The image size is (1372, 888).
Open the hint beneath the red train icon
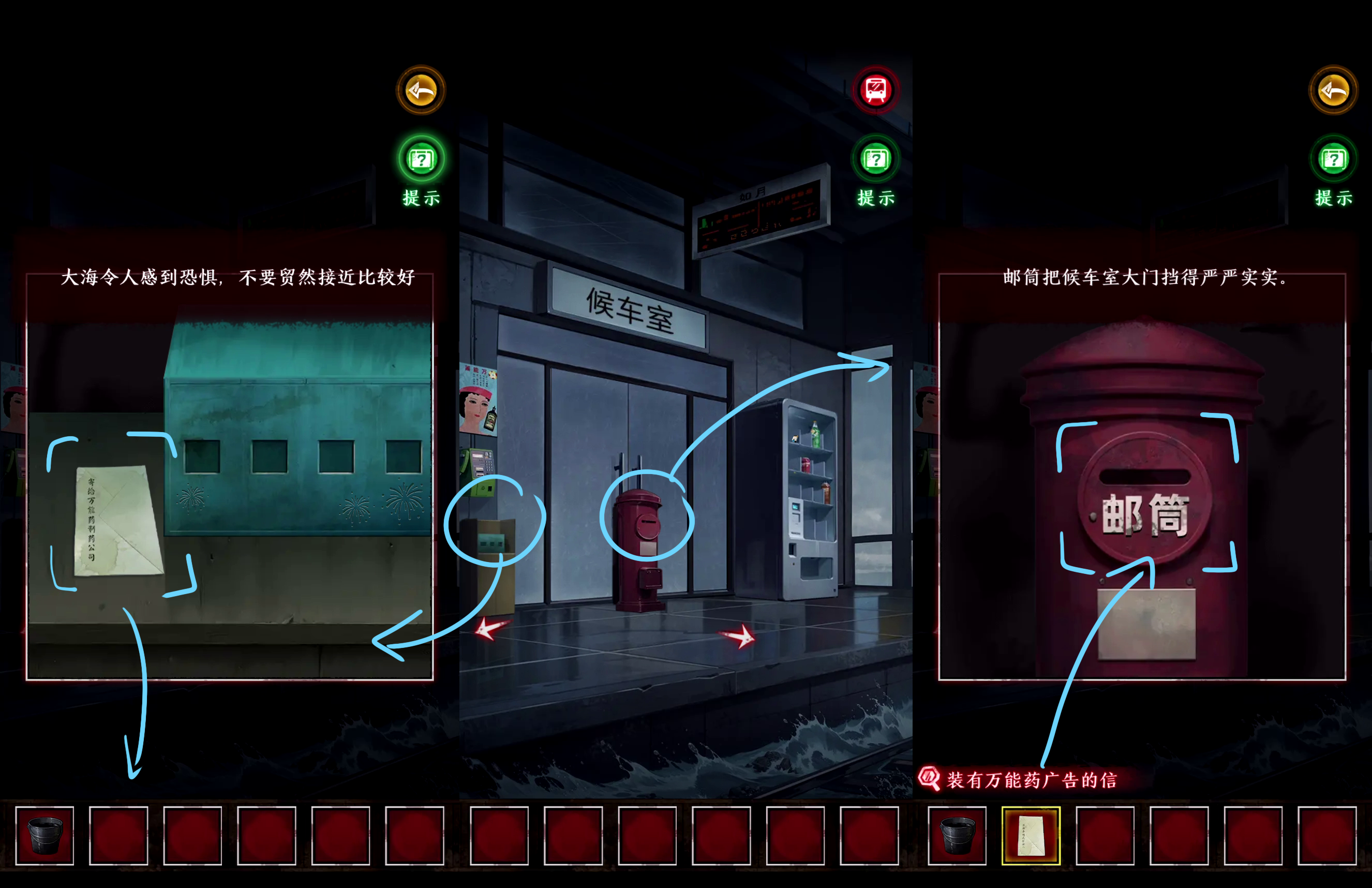point(876,159)
